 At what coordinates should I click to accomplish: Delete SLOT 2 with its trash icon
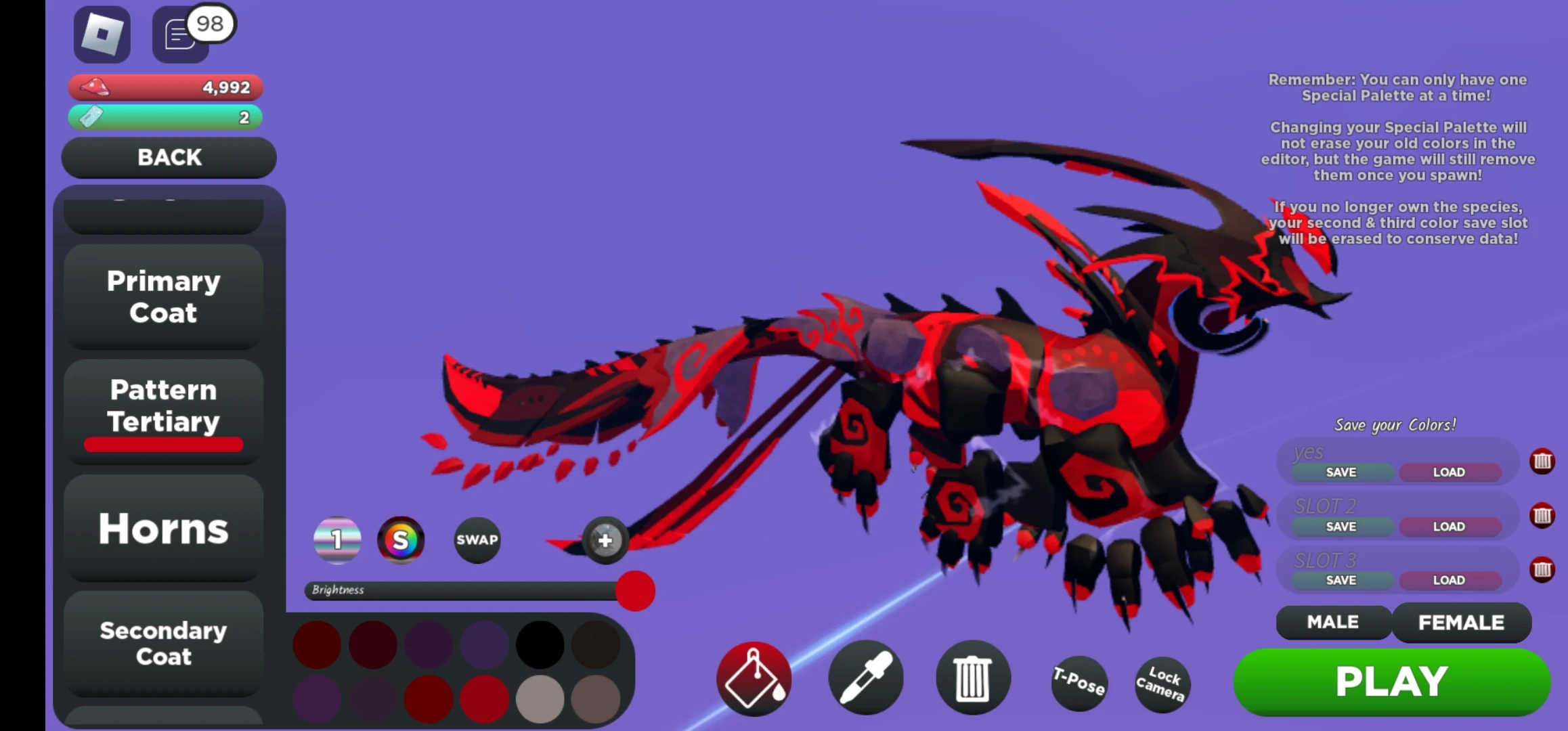[1544, 516]
